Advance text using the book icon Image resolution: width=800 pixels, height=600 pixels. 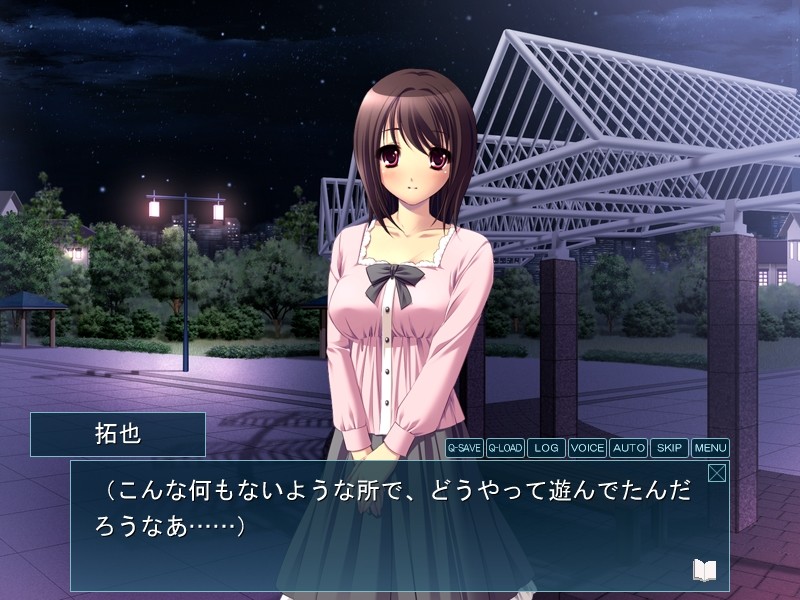(x=705, y=570)
